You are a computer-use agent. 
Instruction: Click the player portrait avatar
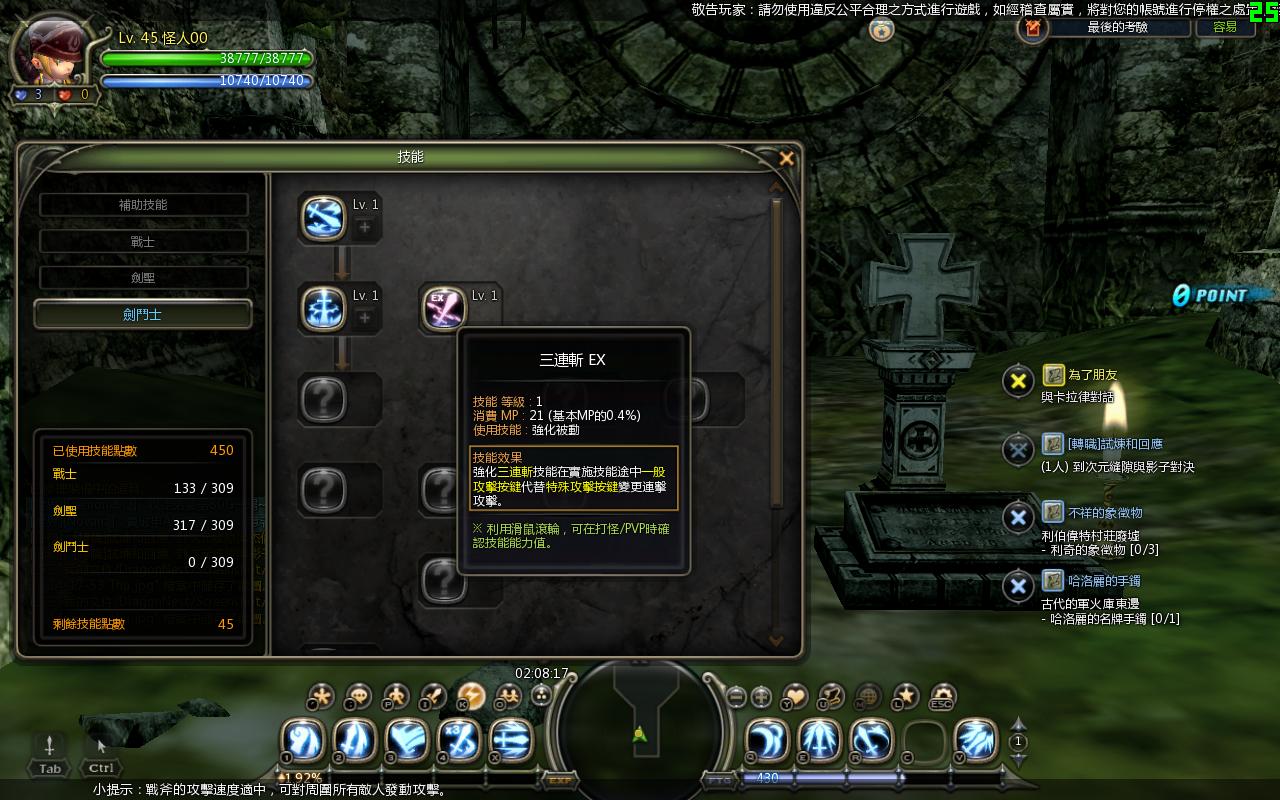click(x=50, y=50)
